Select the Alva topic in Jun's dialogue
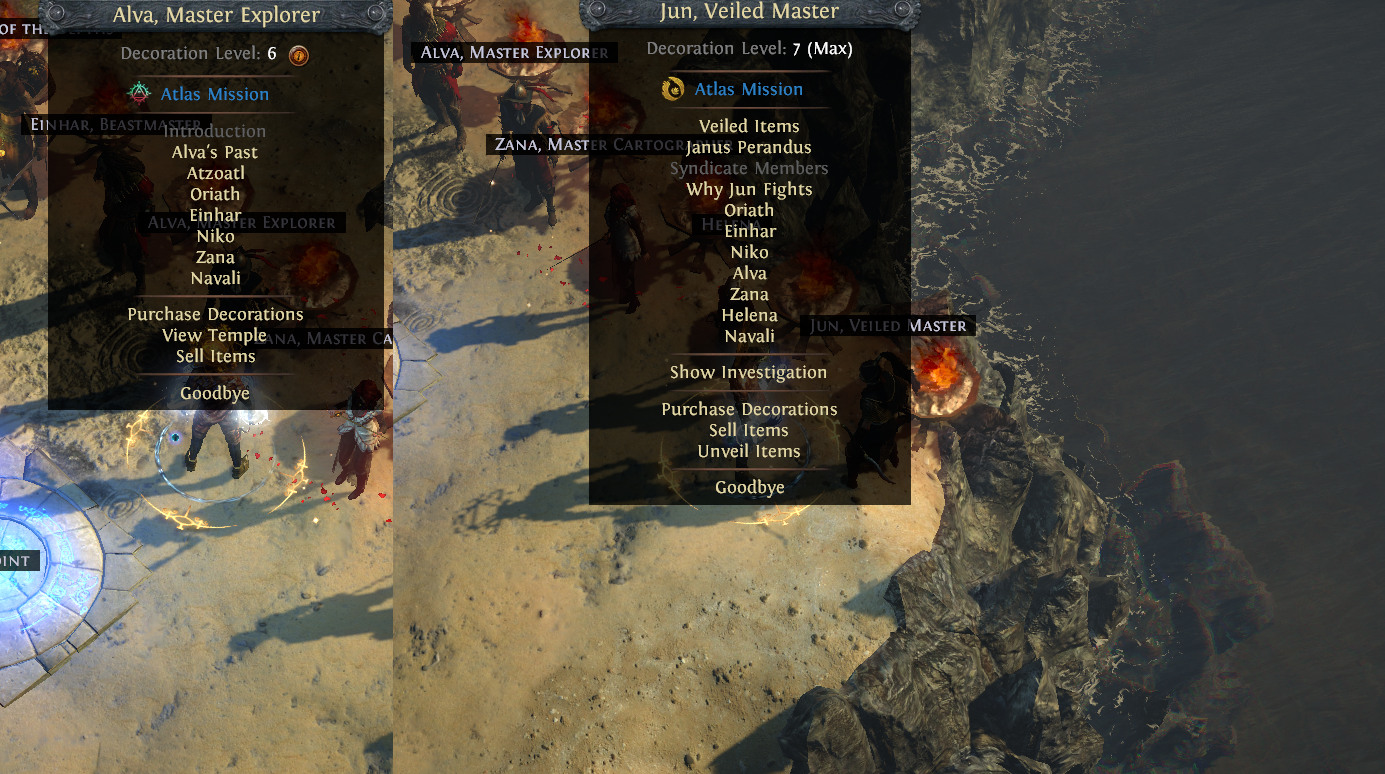The height and width of the screenshot is (774, 1385). click(749, 273)
